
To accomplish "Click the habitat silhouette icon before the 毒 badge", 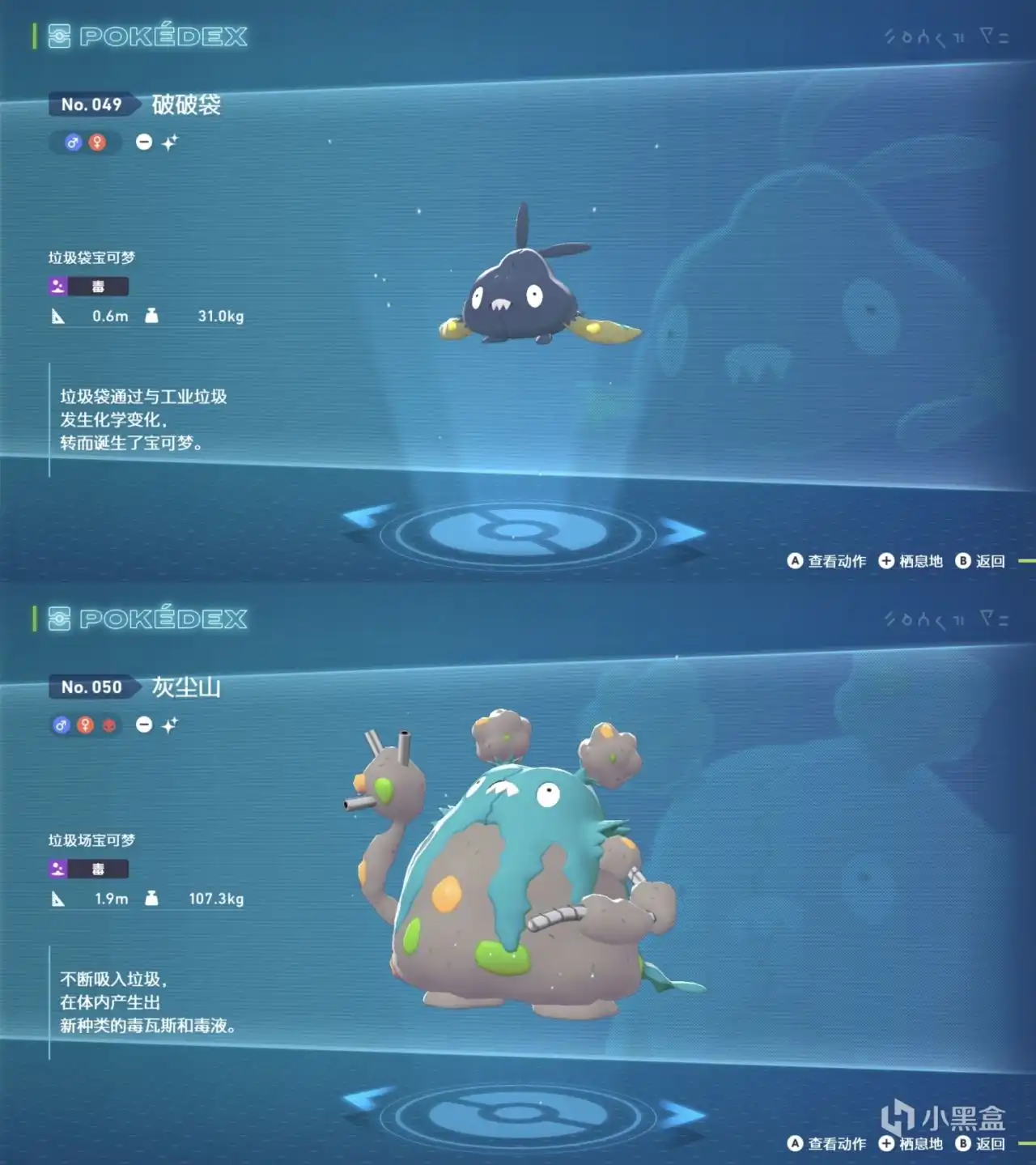I will click(x=57, y=285).
